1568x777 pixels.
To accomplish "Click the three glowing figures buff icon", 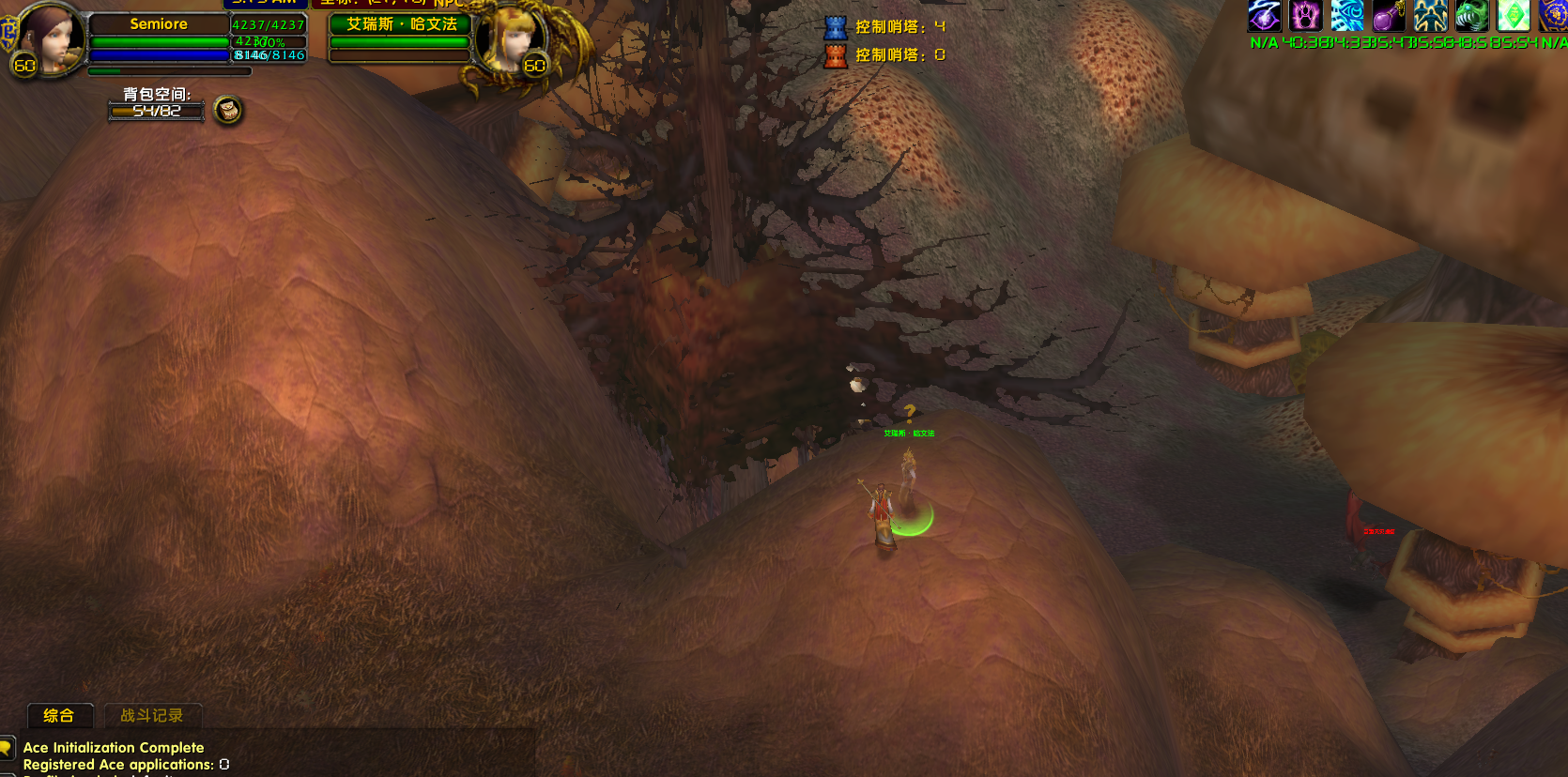I will point(1430,16).
